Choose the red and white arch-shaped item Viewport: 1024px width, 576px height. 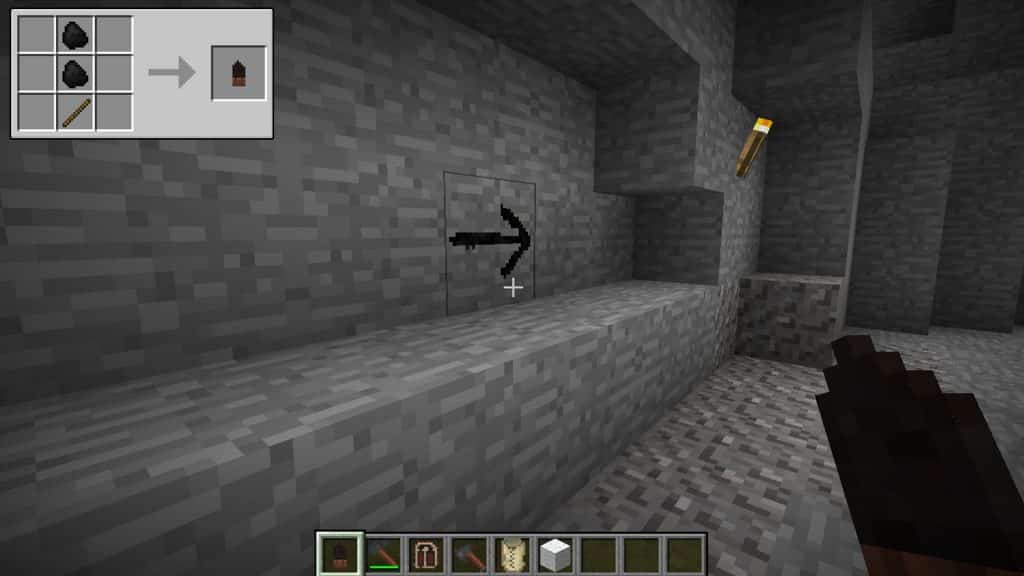pyautogui.click(x=426, y=553)
